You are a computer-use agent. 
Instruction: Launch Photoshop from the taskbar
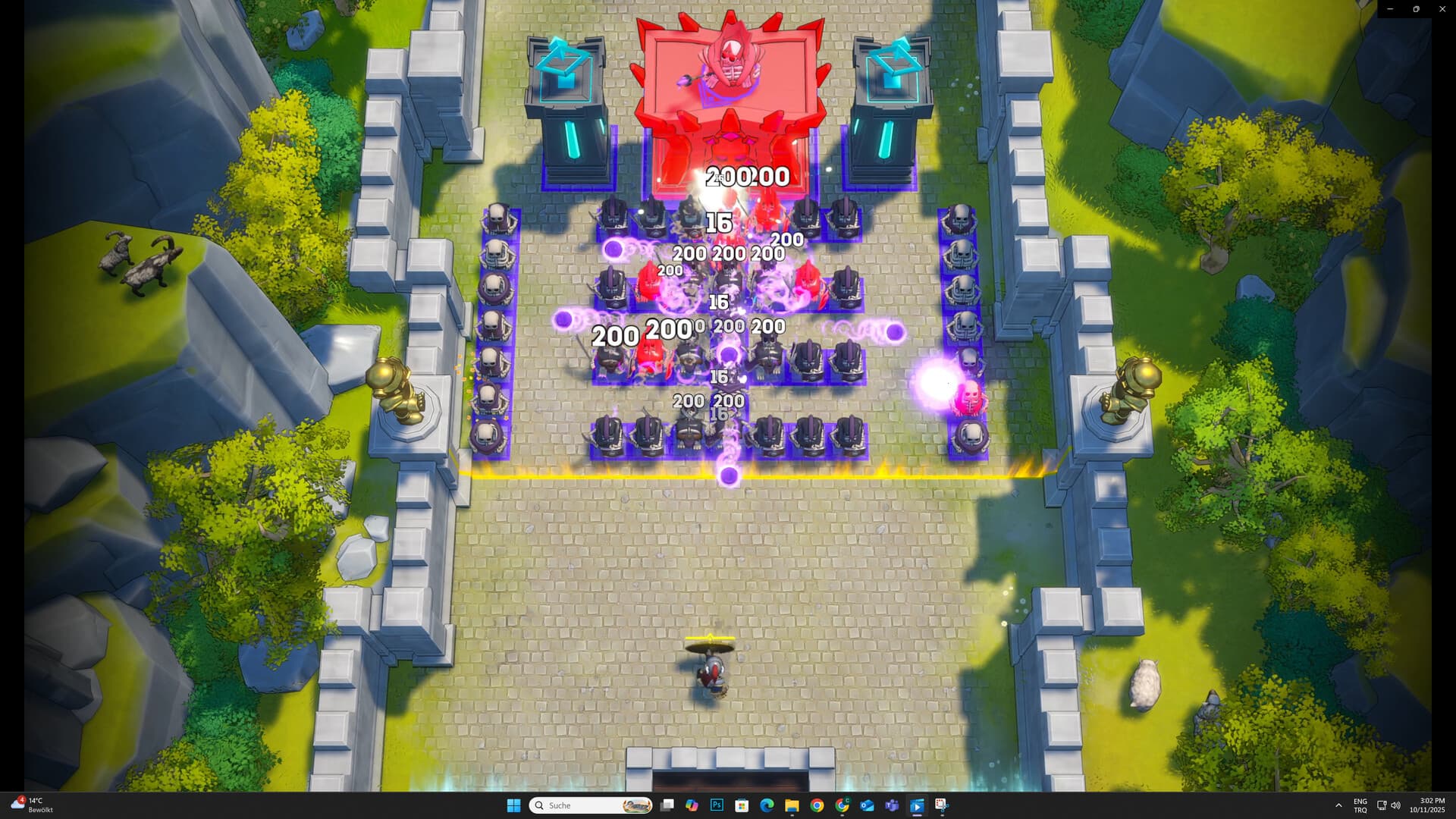716,805
